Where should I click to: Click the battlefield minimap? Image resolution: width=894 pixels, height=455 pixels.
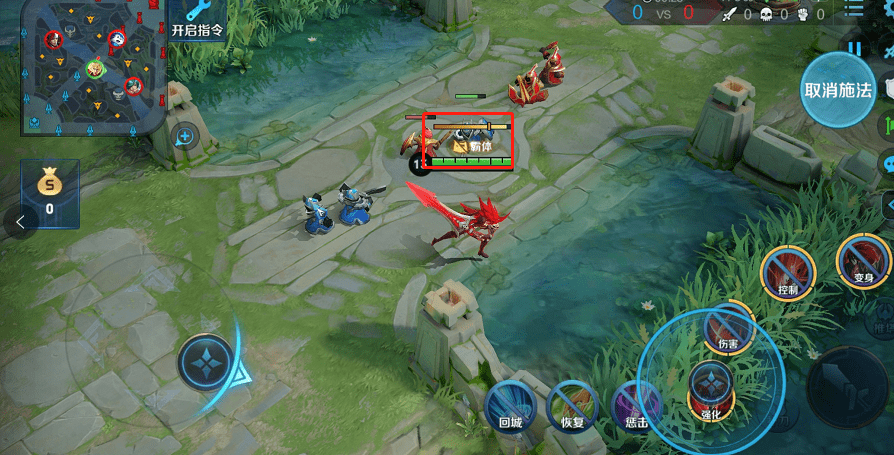83,66
